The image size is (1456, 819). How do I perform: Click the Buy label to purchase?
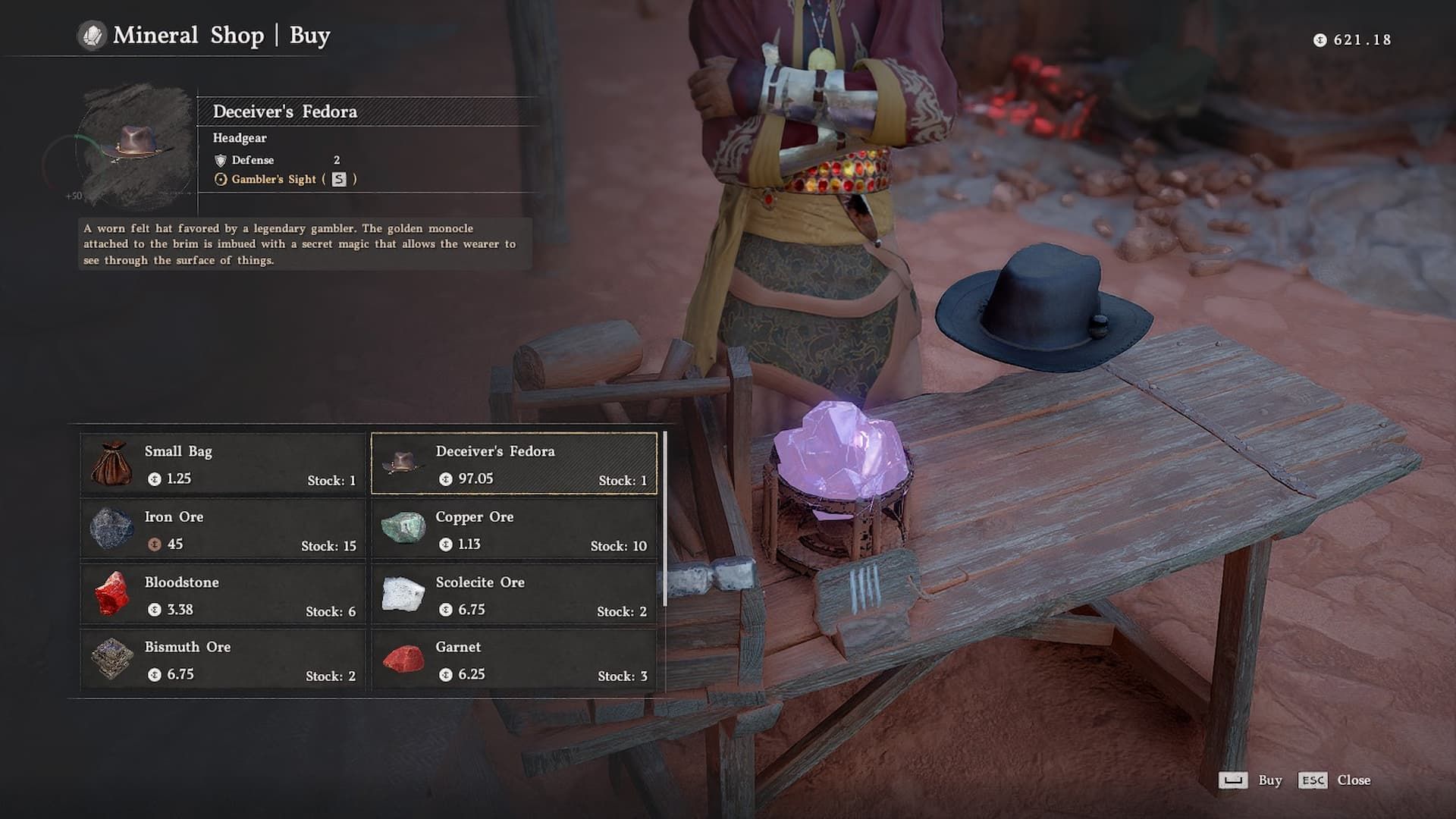click(1269, 780)
